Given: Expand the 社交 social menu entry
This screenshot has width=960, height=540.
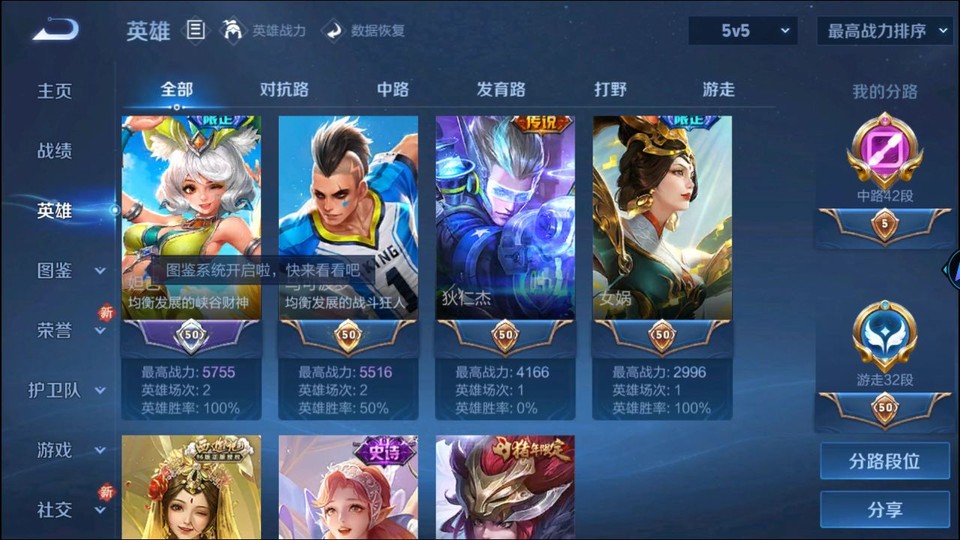Looking at the screenshot, I should [x=70, y=510].
